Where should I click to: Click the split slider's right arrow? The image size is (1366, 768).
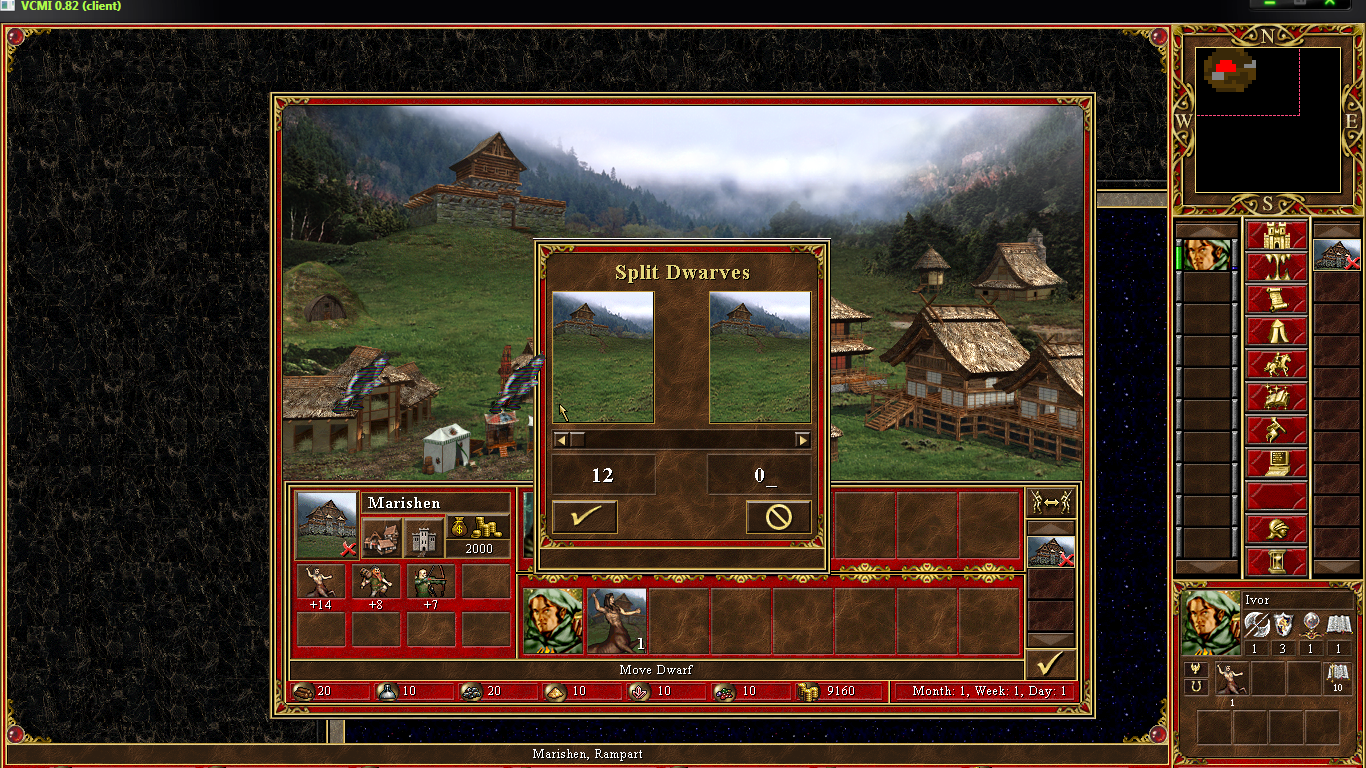(x=802, y=440)
